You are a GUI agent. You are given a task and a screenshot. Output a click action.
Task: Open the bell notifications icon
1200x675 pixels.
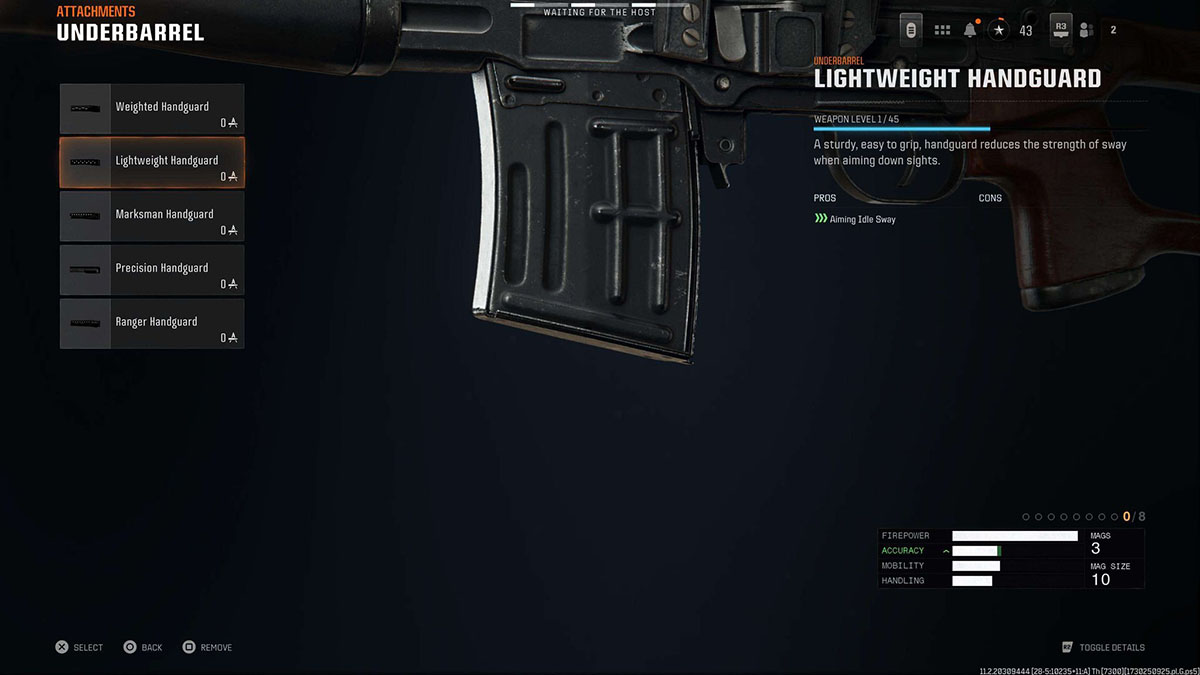970,30
